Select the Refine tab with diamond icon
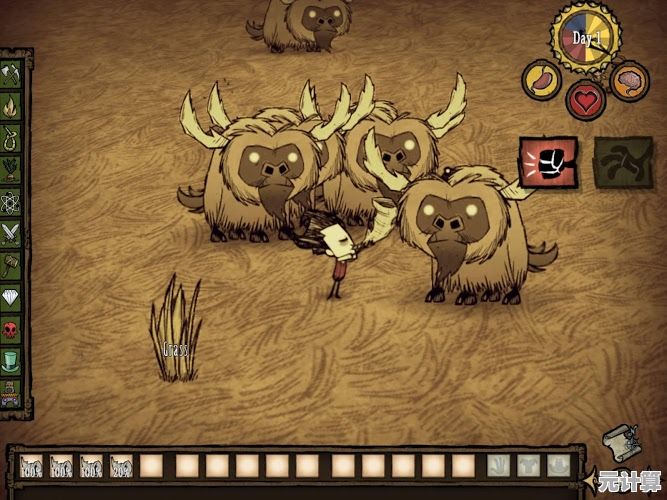 pos(12,297)
